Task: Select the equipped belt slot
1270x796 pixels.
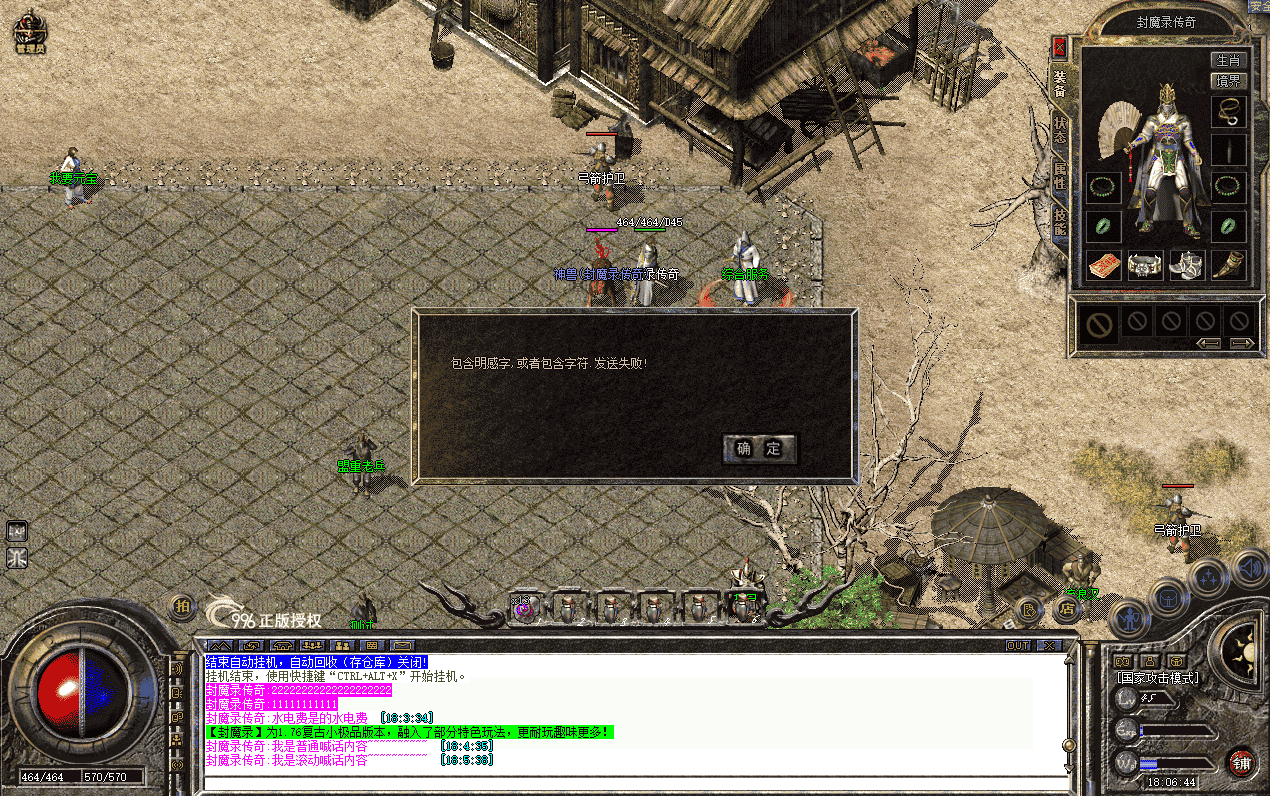Action: point(1145,265)
